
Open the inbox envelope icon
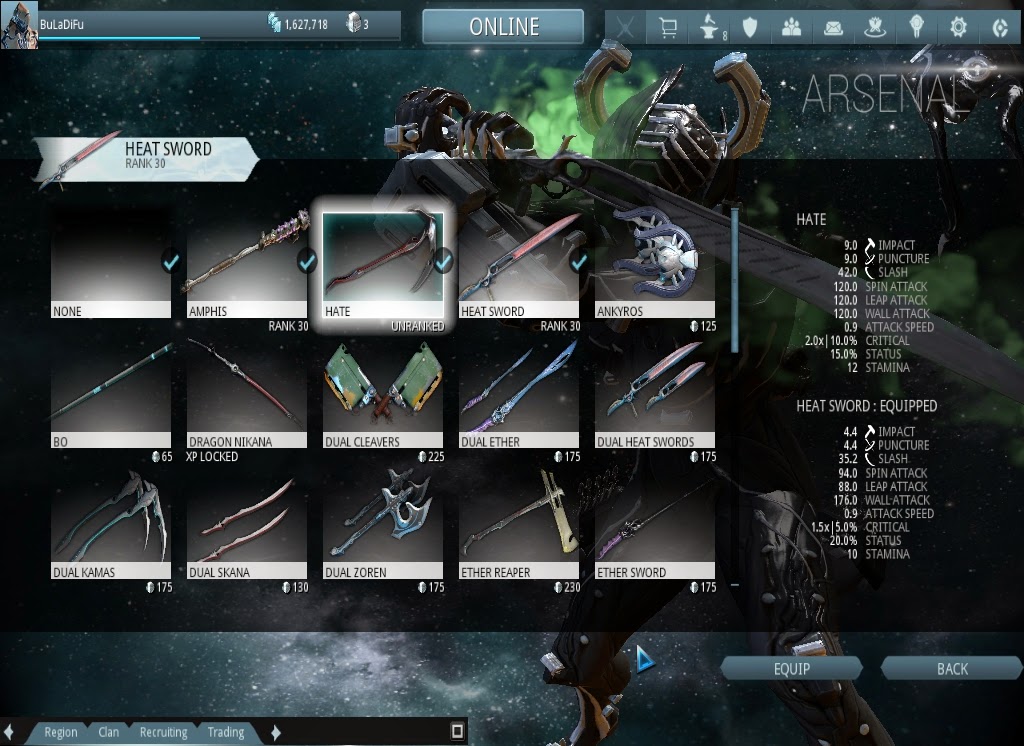tap(833, 28)
